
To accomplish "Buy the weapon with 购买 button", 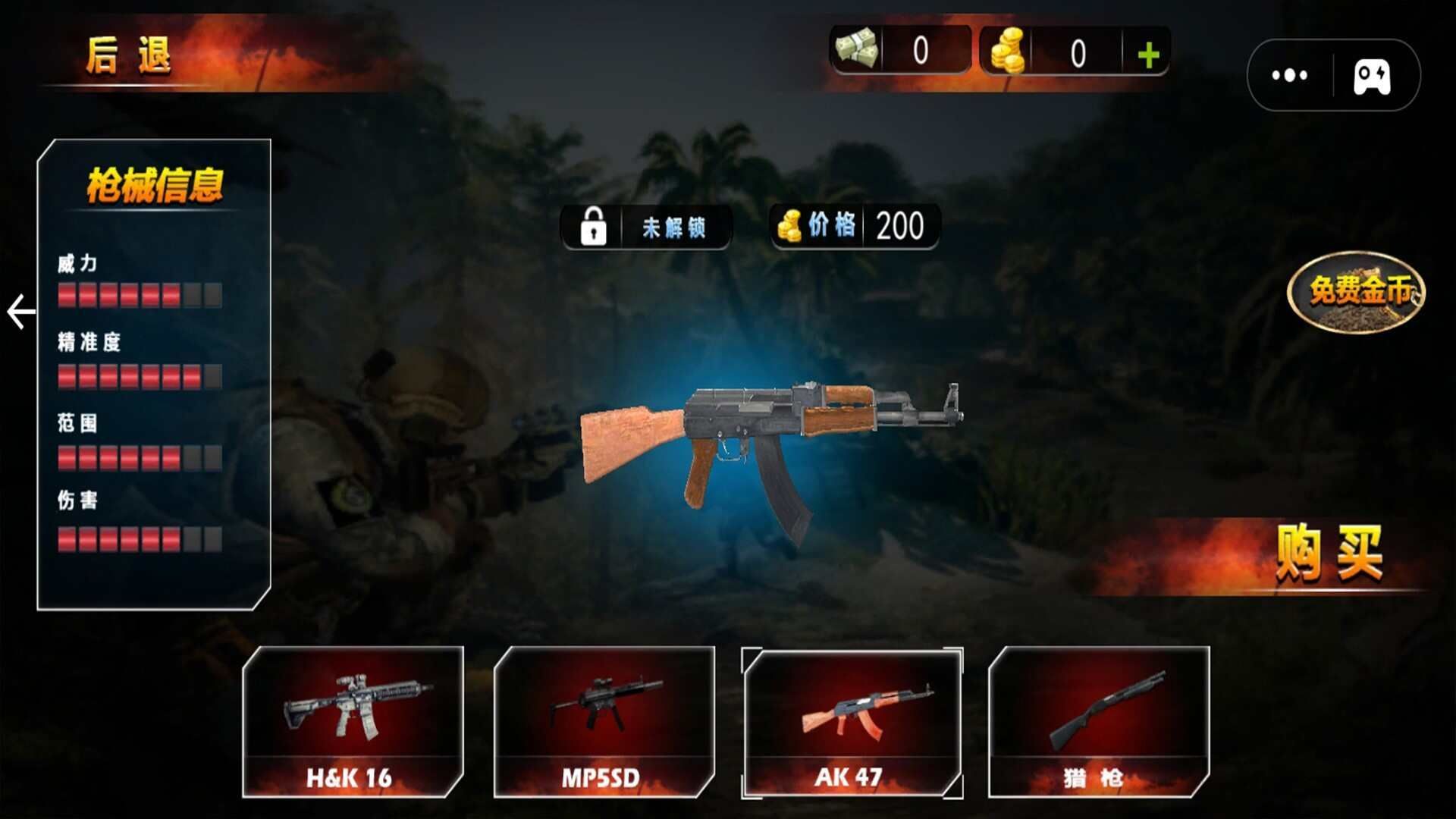I will (1329, 554).
